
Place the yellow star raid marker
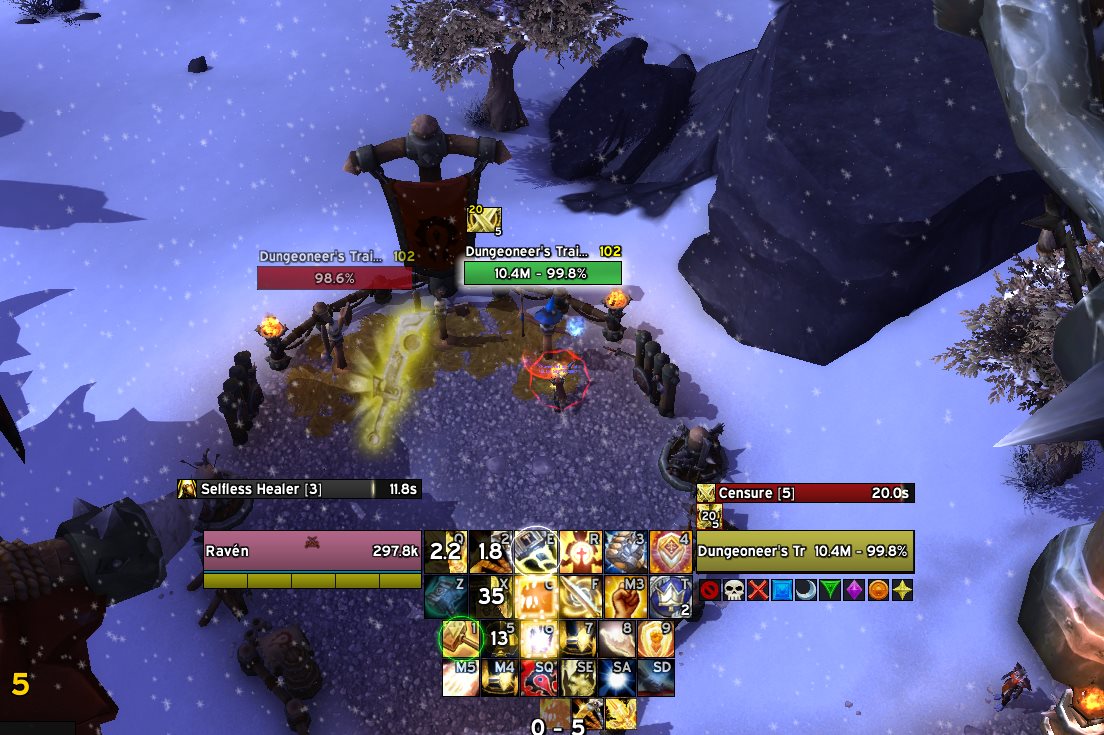[902, 590]
